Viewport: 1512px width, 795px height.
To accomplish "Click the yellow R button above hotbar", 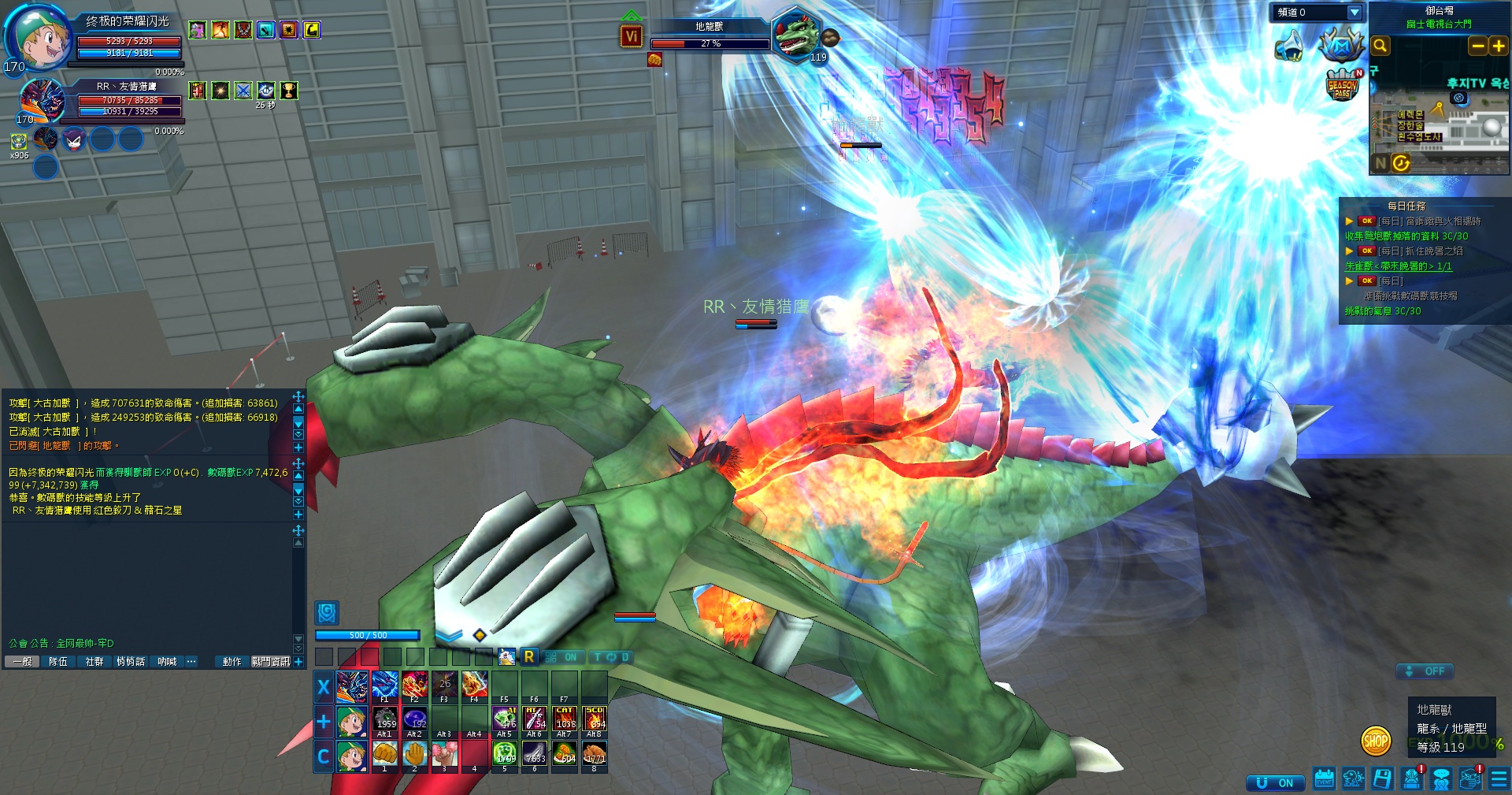I will (529, 656).
